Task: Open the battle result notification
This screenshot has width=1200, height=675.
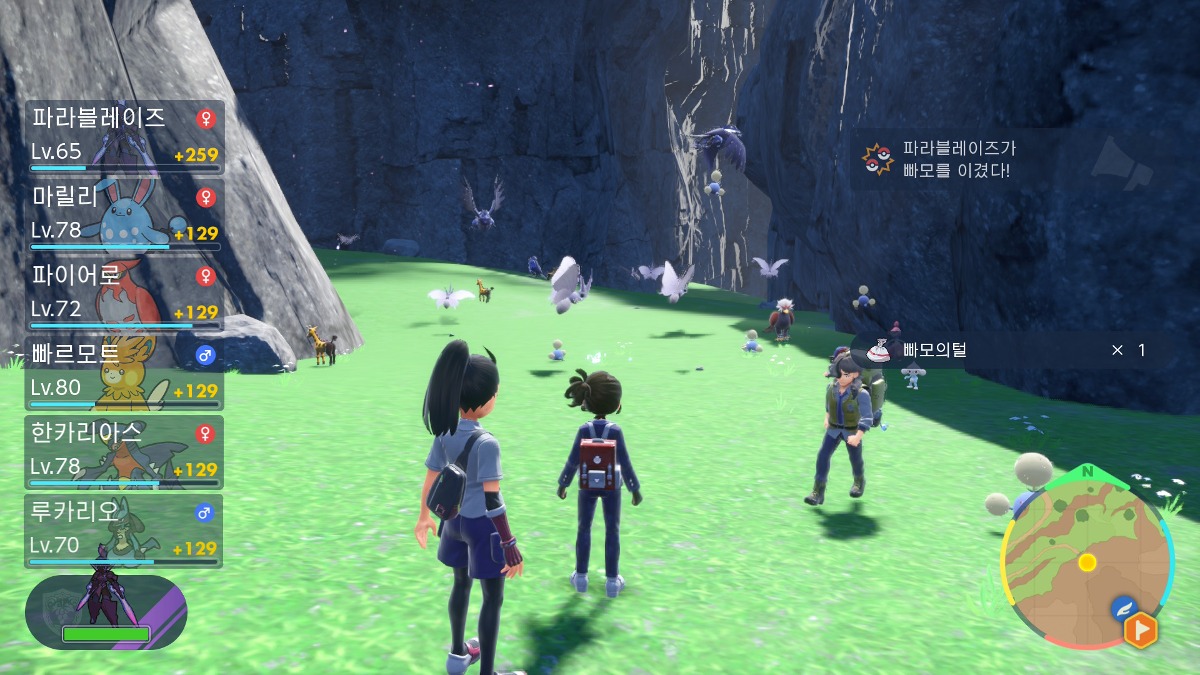Action: pos(1000,159)
